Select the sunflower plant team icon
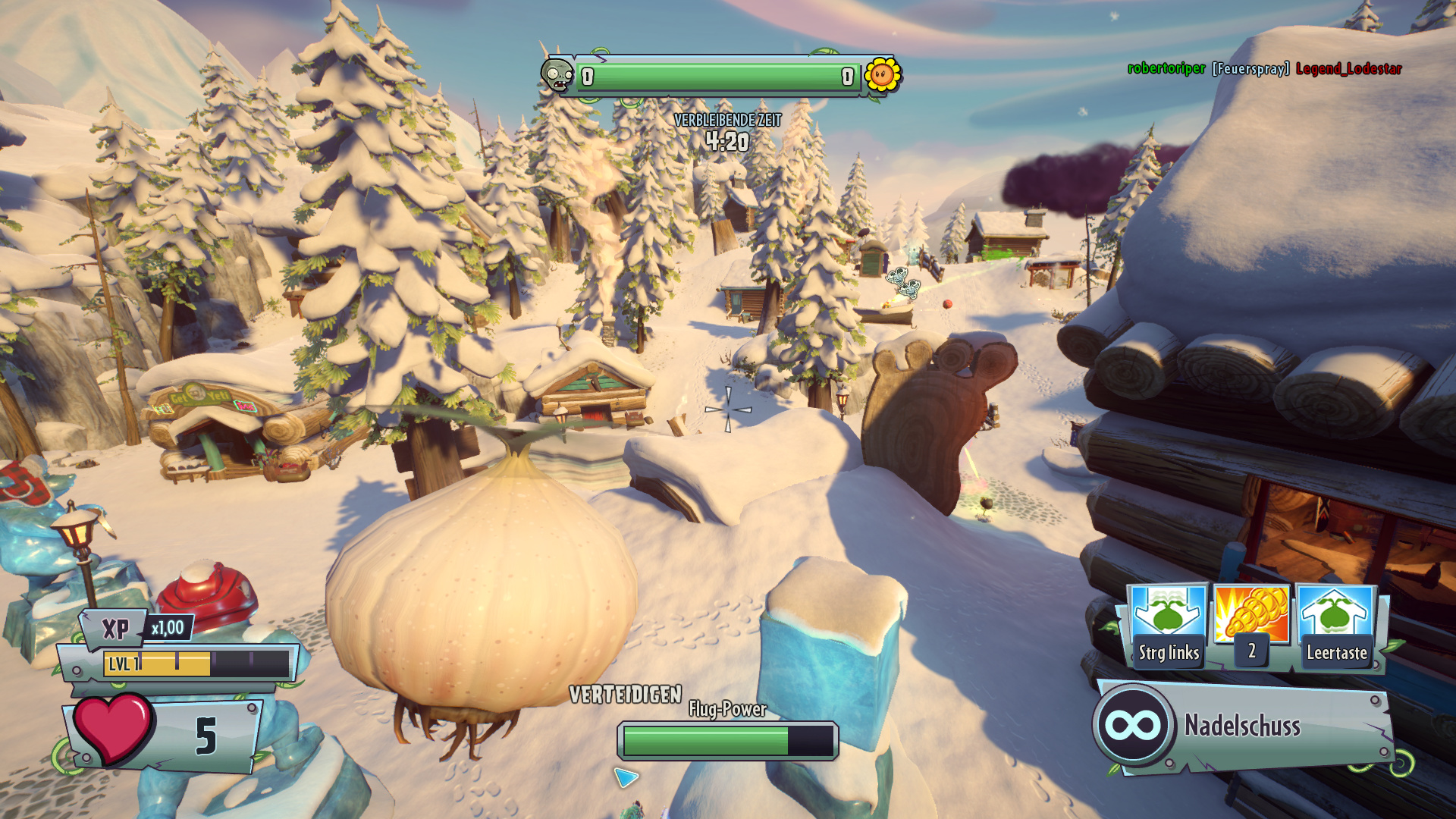Screen dimensions: 1456x819 click(x=882, y=75)
